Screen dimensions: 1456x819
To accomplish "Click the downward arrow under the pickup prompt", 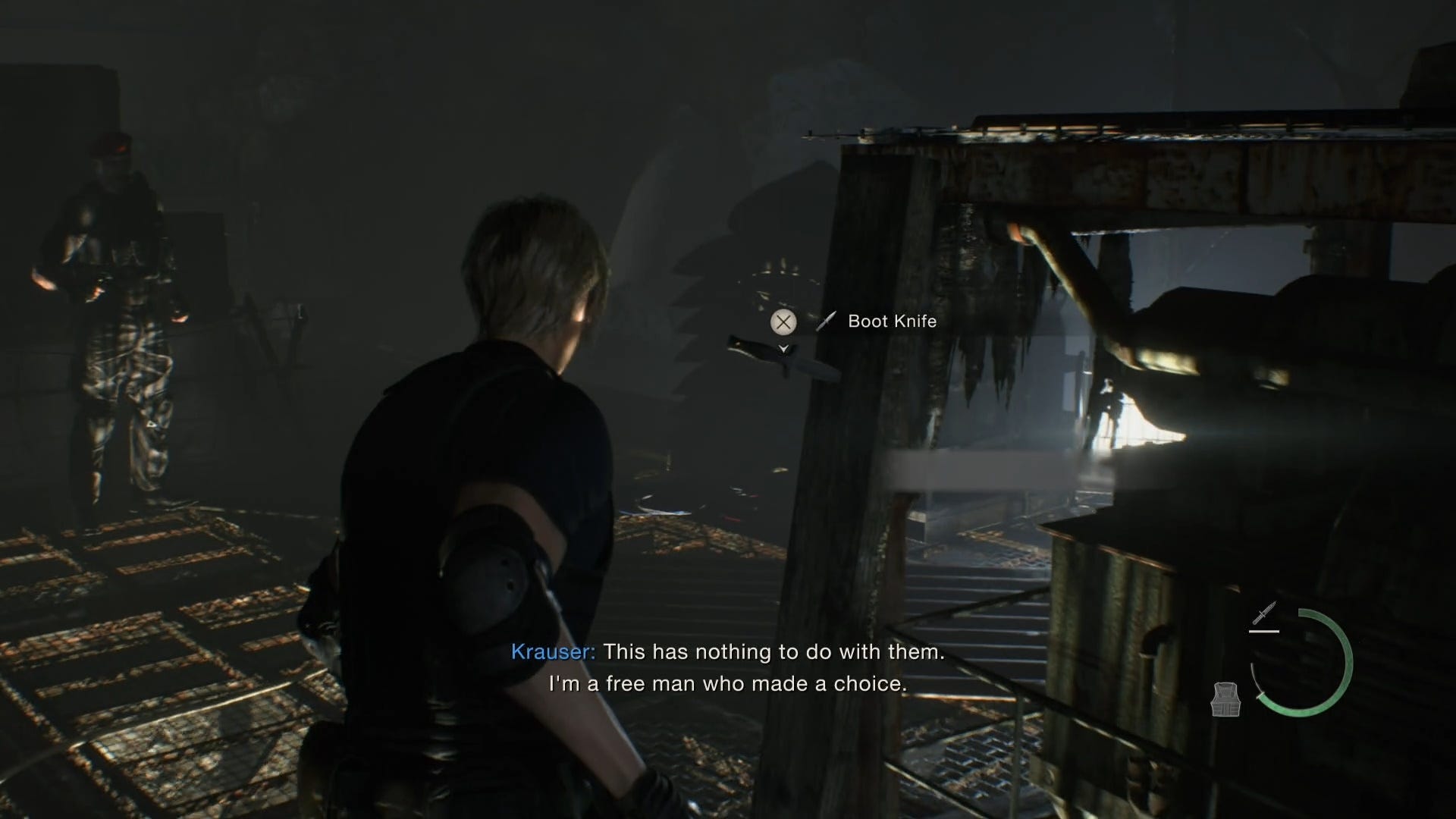I will (x=782, y=349).
